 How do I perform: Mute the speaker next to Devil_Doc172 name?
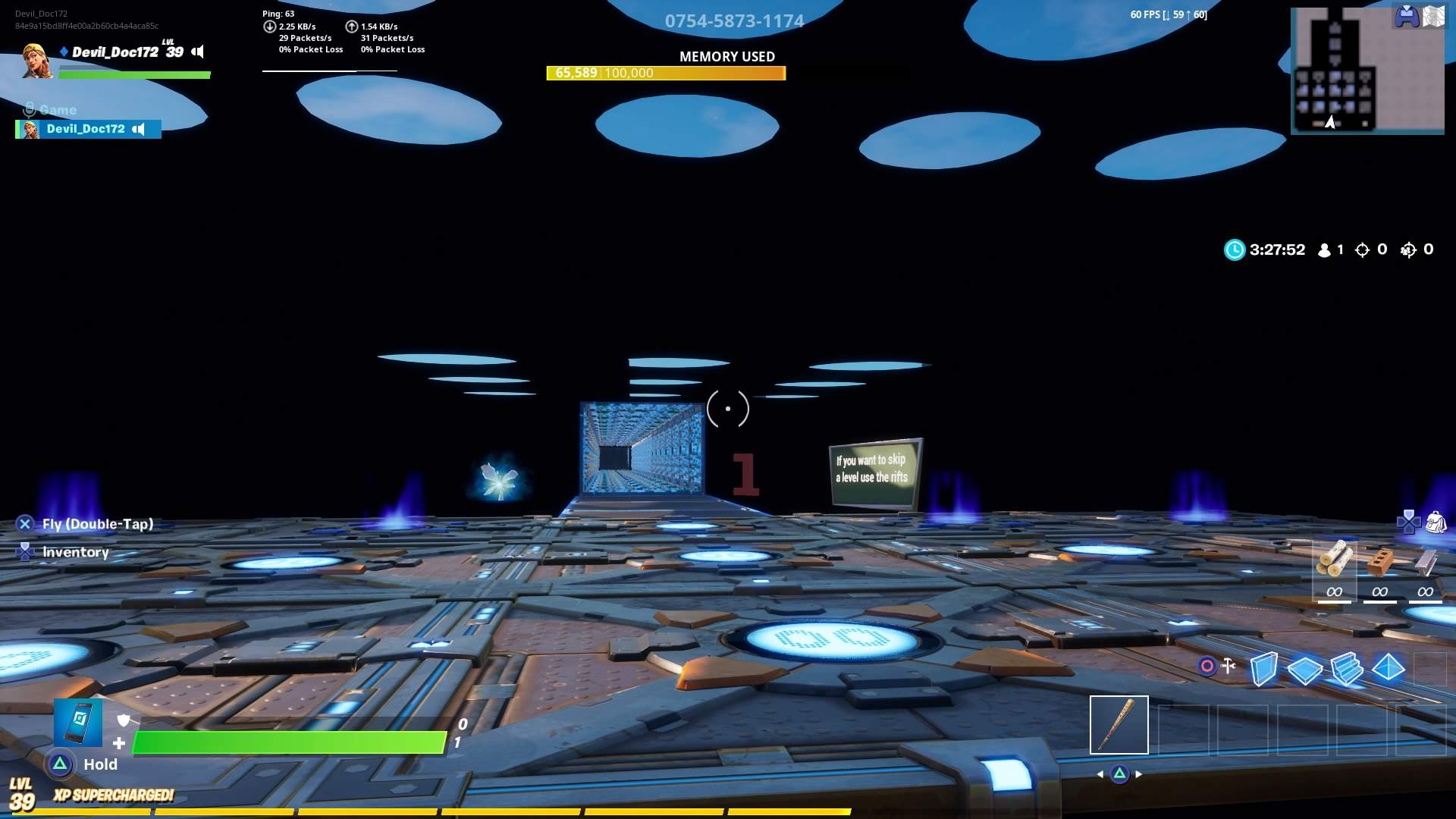(197, 52)
